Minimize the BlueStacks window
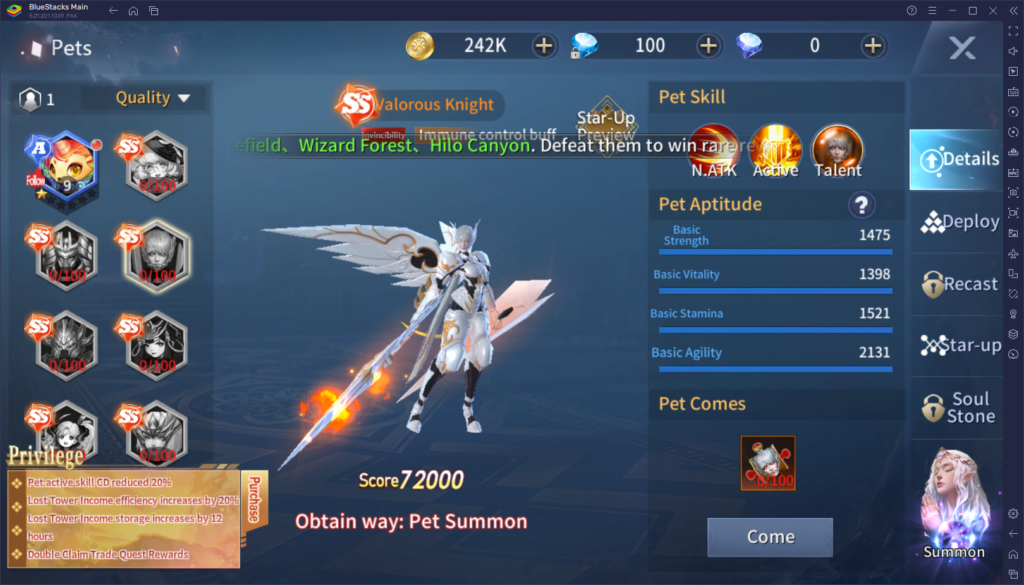The width and height of the screenshot is (1024, 585). 950,10
